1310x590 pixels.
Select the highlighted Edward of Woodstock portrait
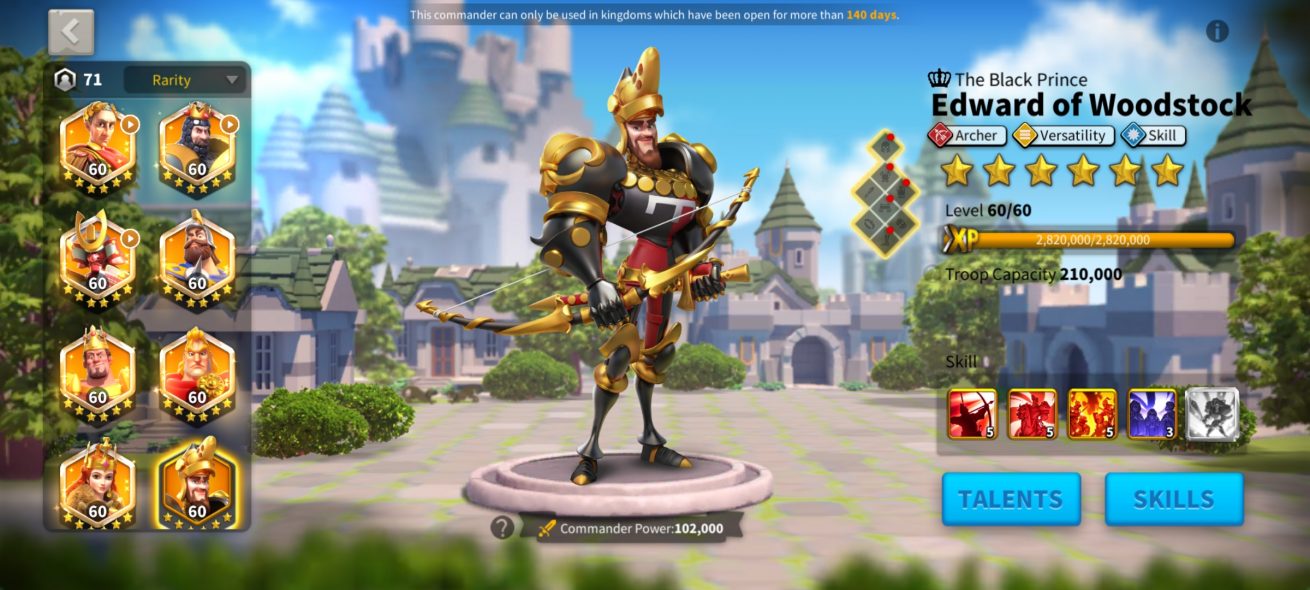(197, 485)
